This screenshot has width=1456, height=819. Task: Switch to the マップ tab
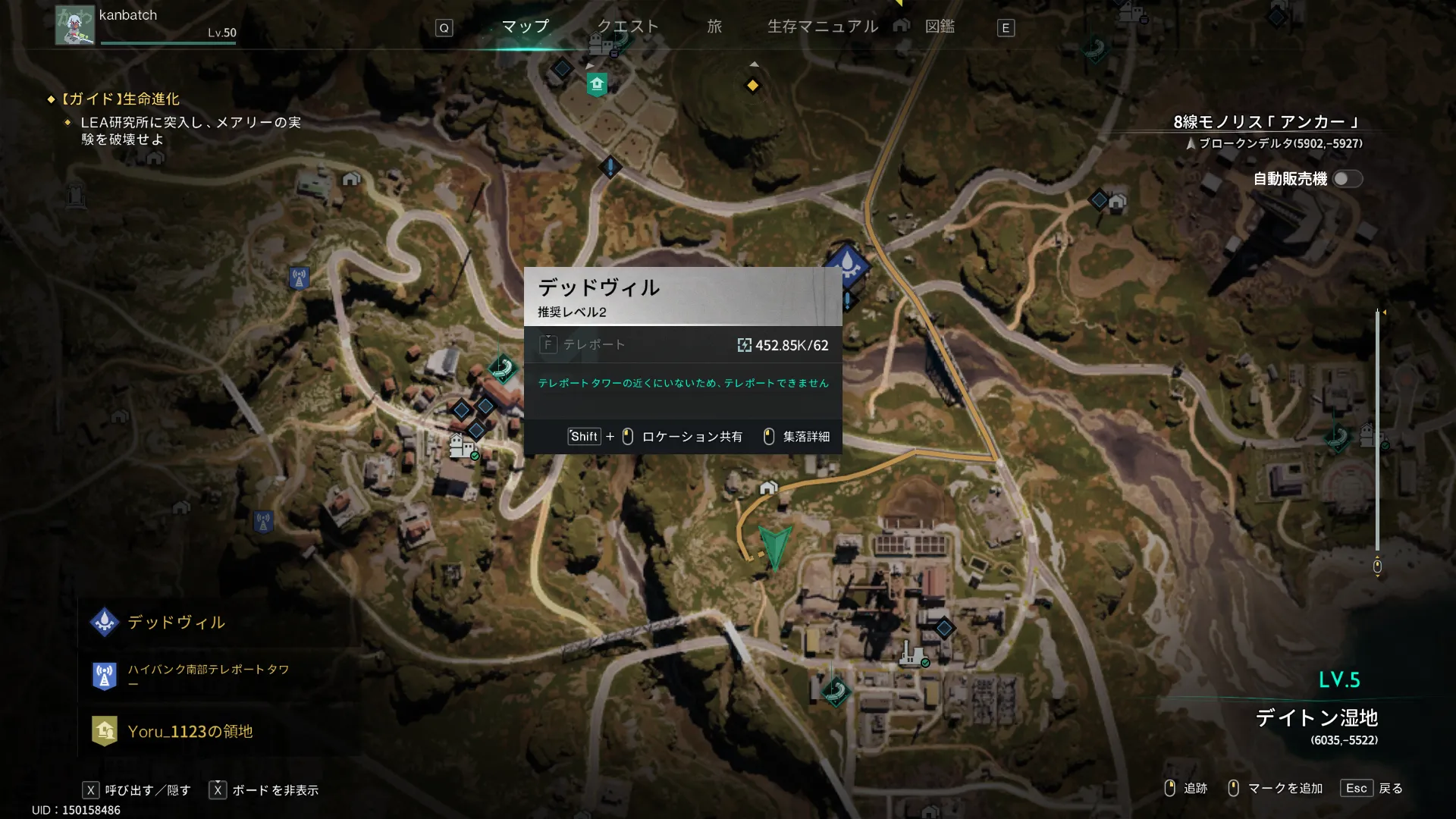525,27
